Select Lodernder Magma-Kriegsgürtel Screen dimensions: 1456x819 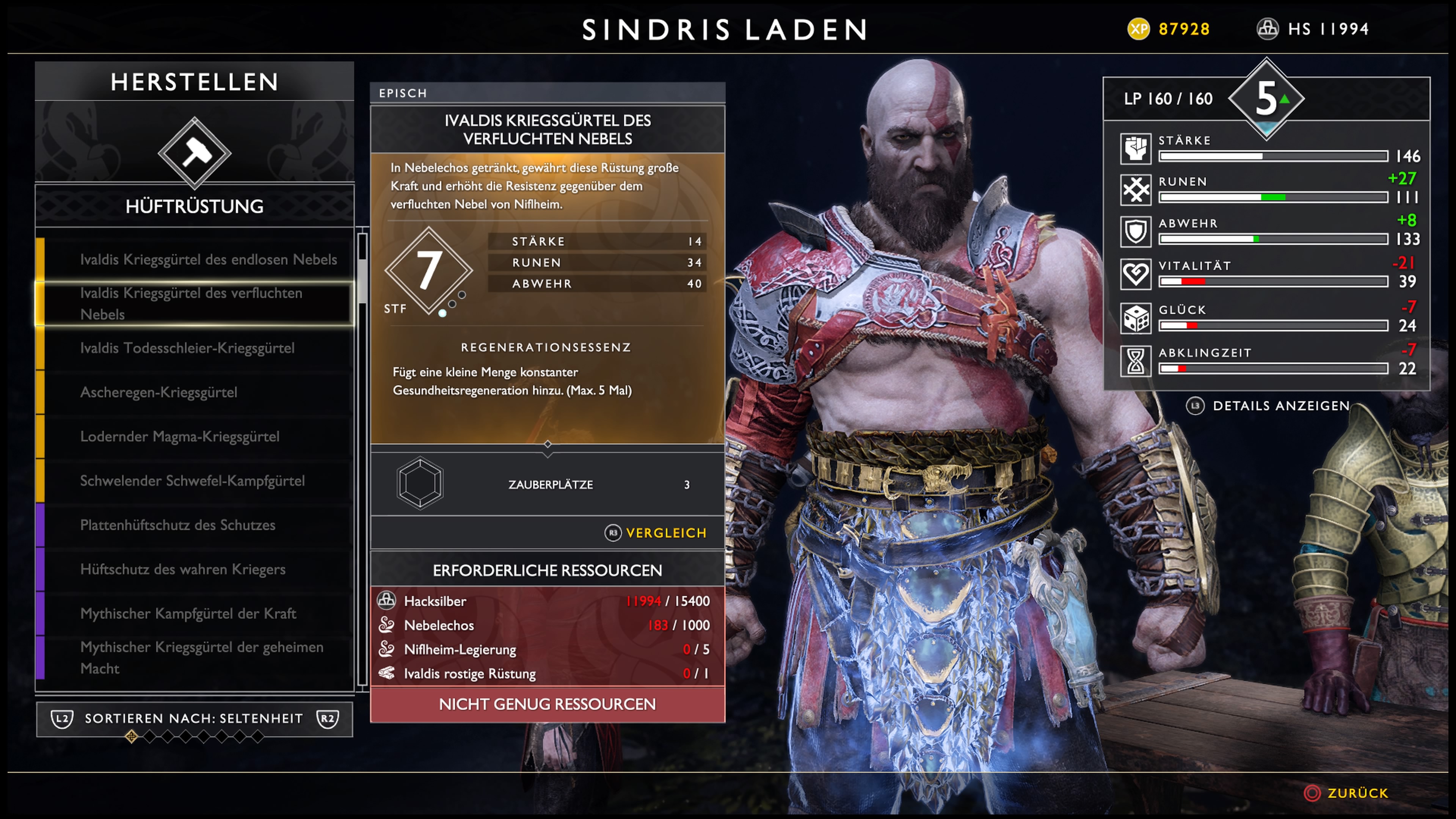point(180,436)
